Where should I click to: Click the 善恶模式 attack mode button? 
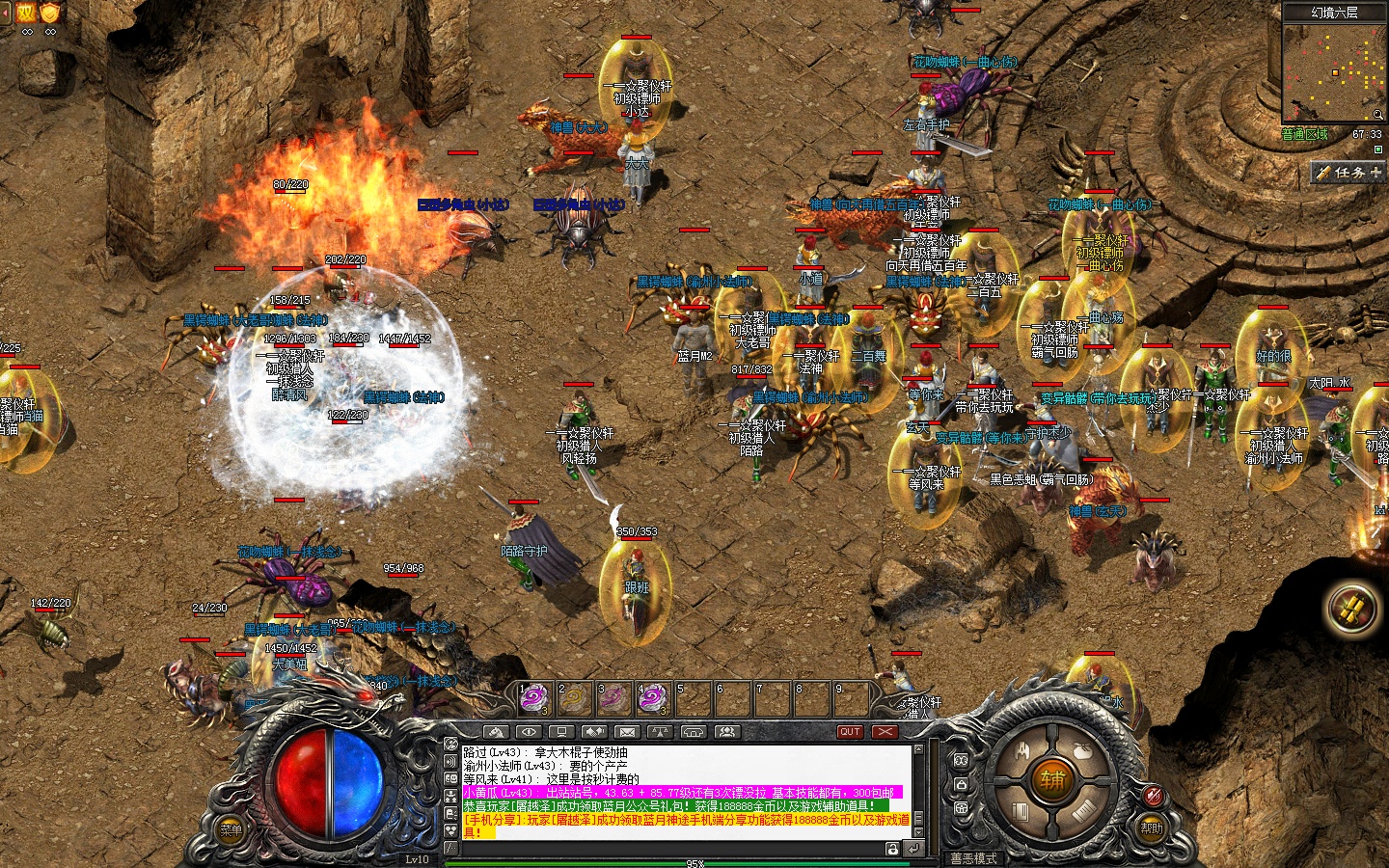pos(973,858)
